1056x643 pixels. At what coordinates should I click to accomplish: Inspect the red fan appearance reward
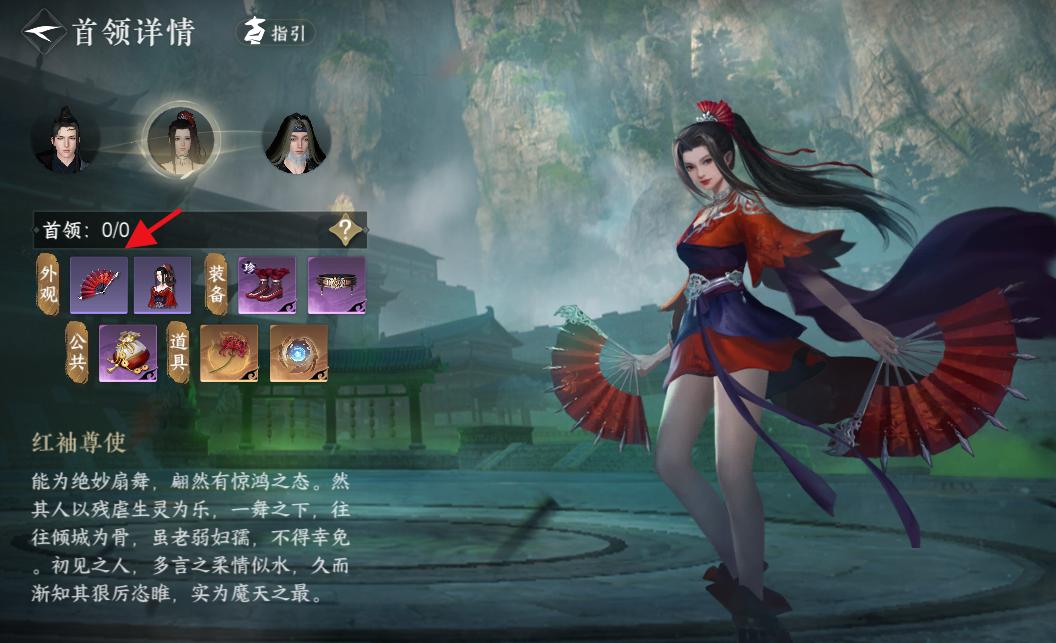pyautogui.click(x=98, y=286)
